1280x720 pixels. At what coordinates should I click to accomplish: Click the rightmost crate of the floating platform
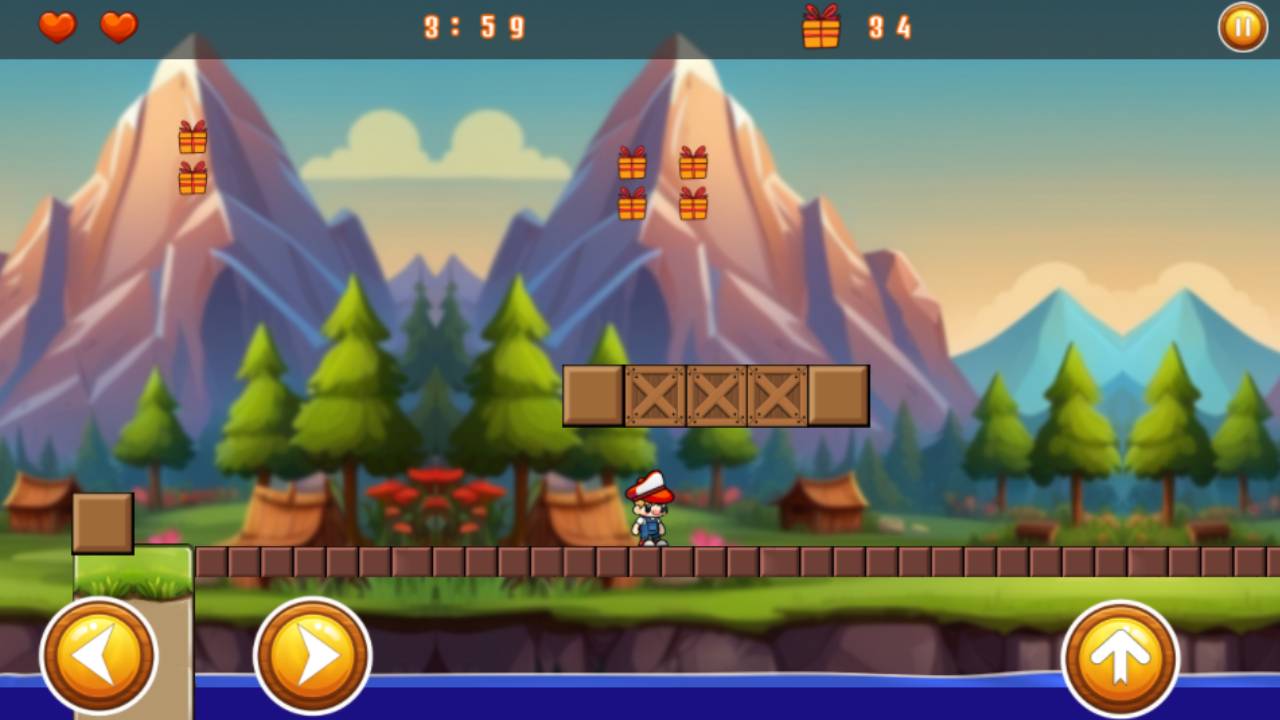[840, 395]
